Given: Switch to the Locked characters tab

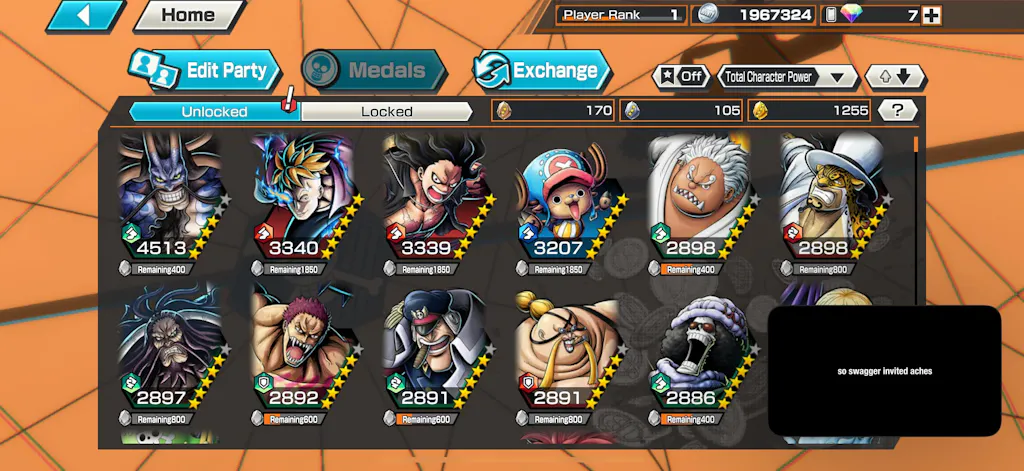Looking at the screenshot, I should point(386,111).
